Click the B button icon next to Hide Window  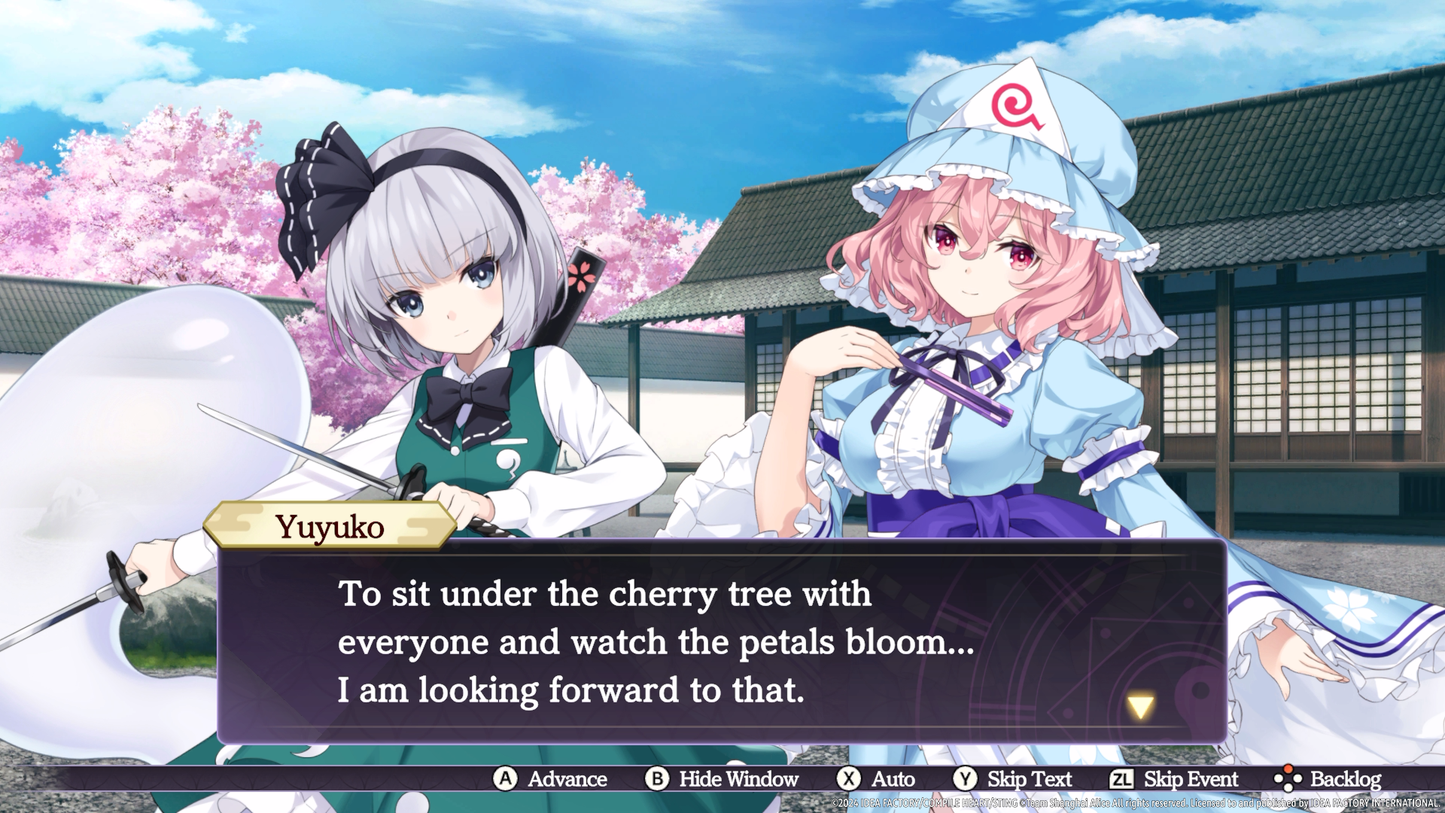(x=656, y=778)
